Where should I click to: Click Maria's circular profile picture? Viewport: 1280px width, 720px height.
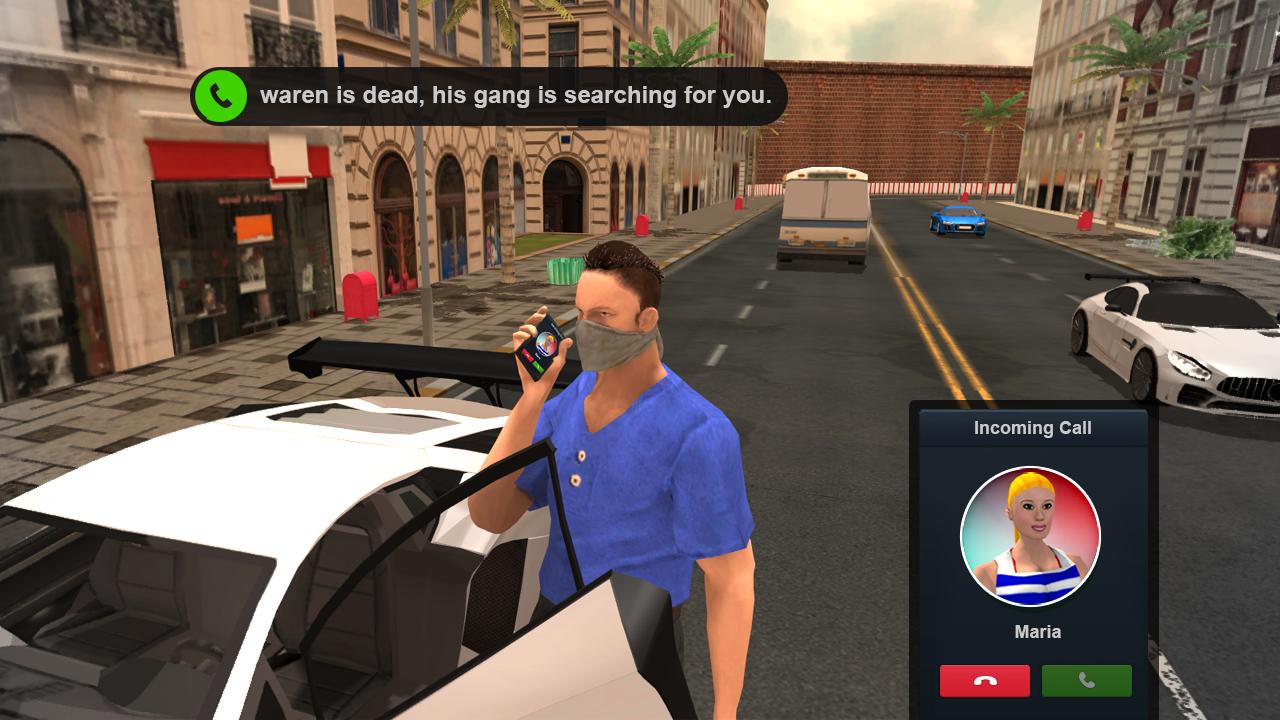[x=1031, y=537]
